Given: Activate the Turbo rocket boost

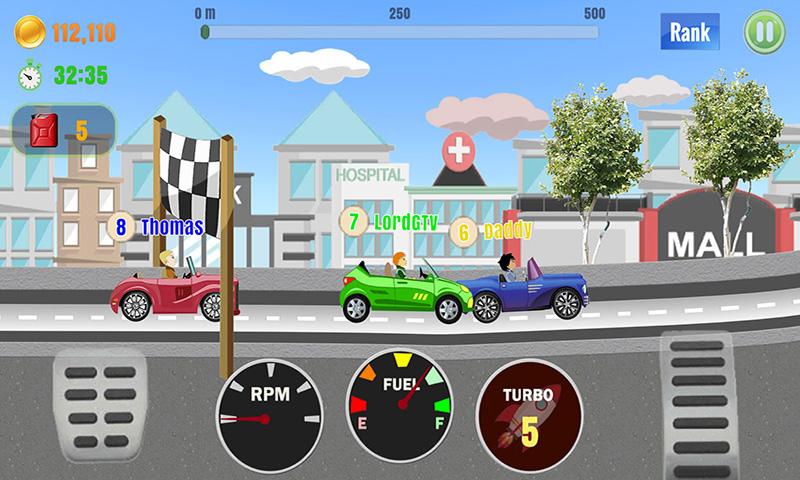Looking at the screenshot, I should [529, 407].
